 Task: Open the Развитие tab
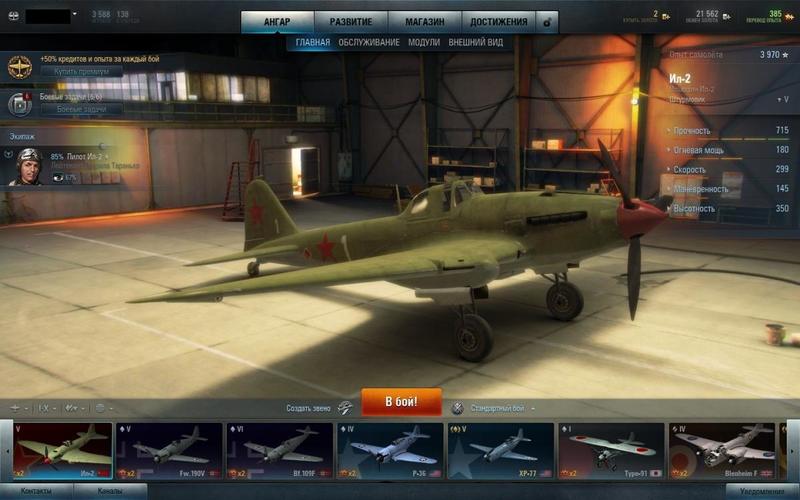[352, 21]
